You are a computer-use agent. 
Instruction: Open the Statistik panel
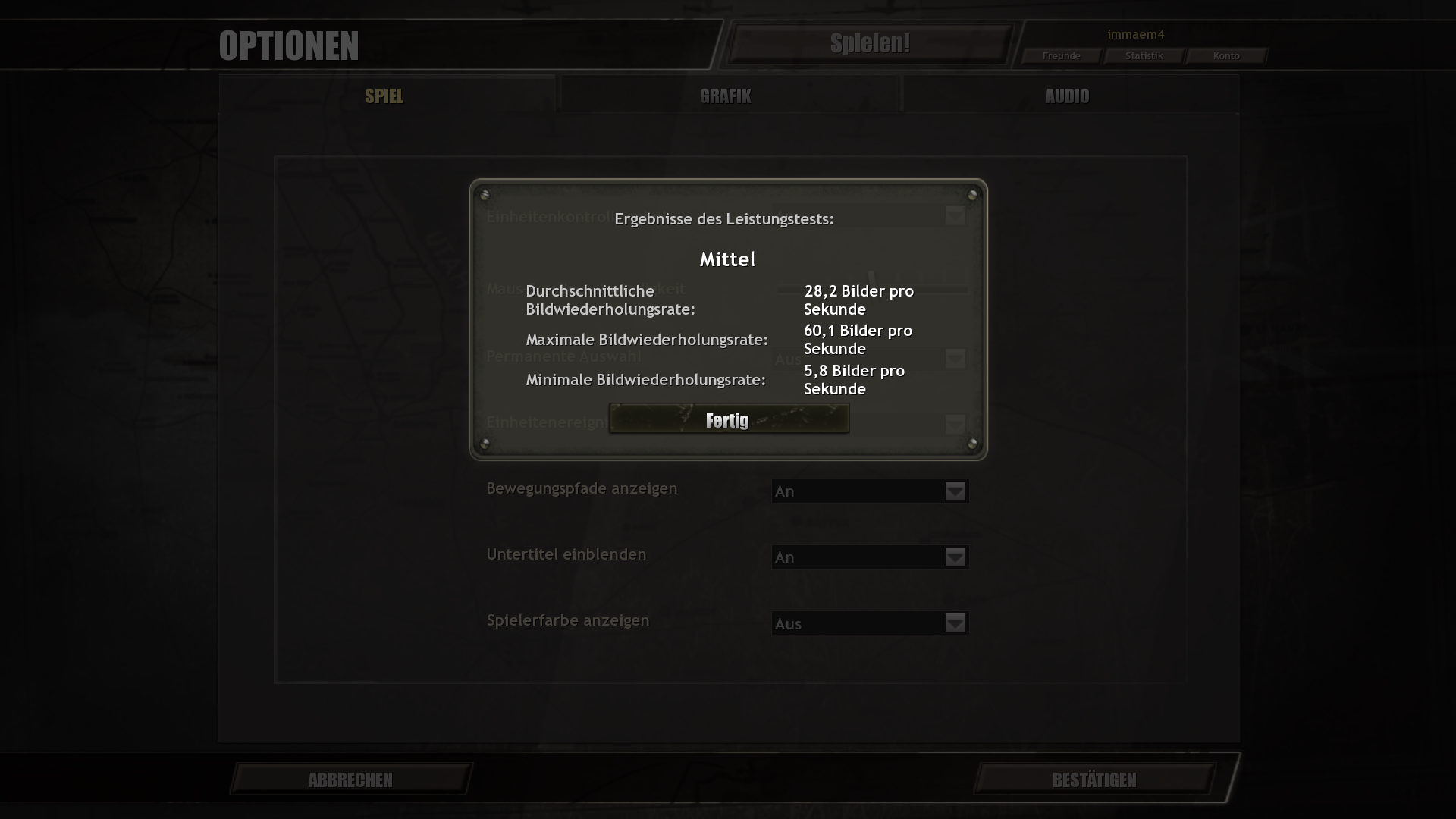click(1143, 55)
